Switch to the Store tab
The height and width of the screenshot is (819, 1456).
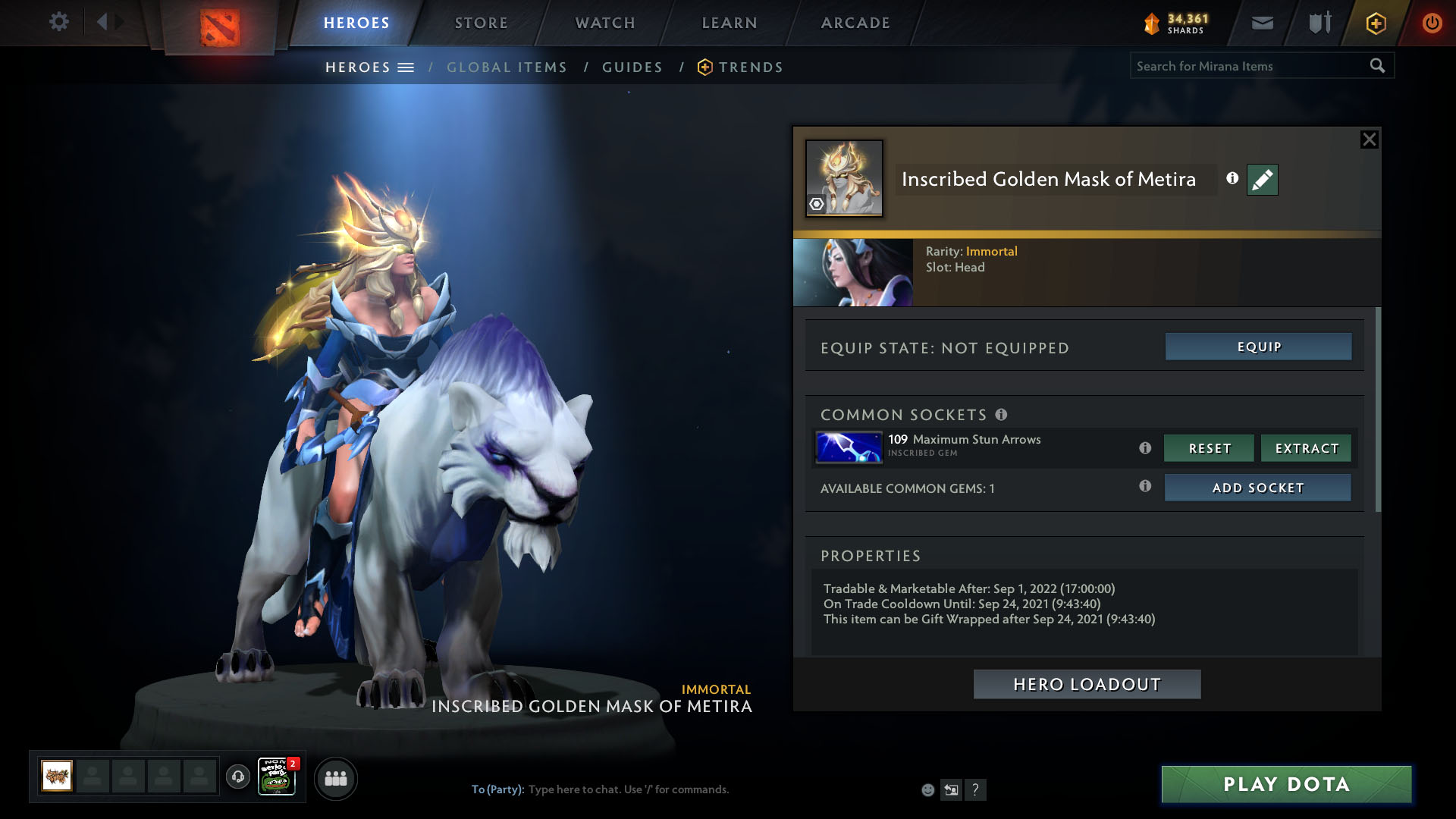(482, 23)
